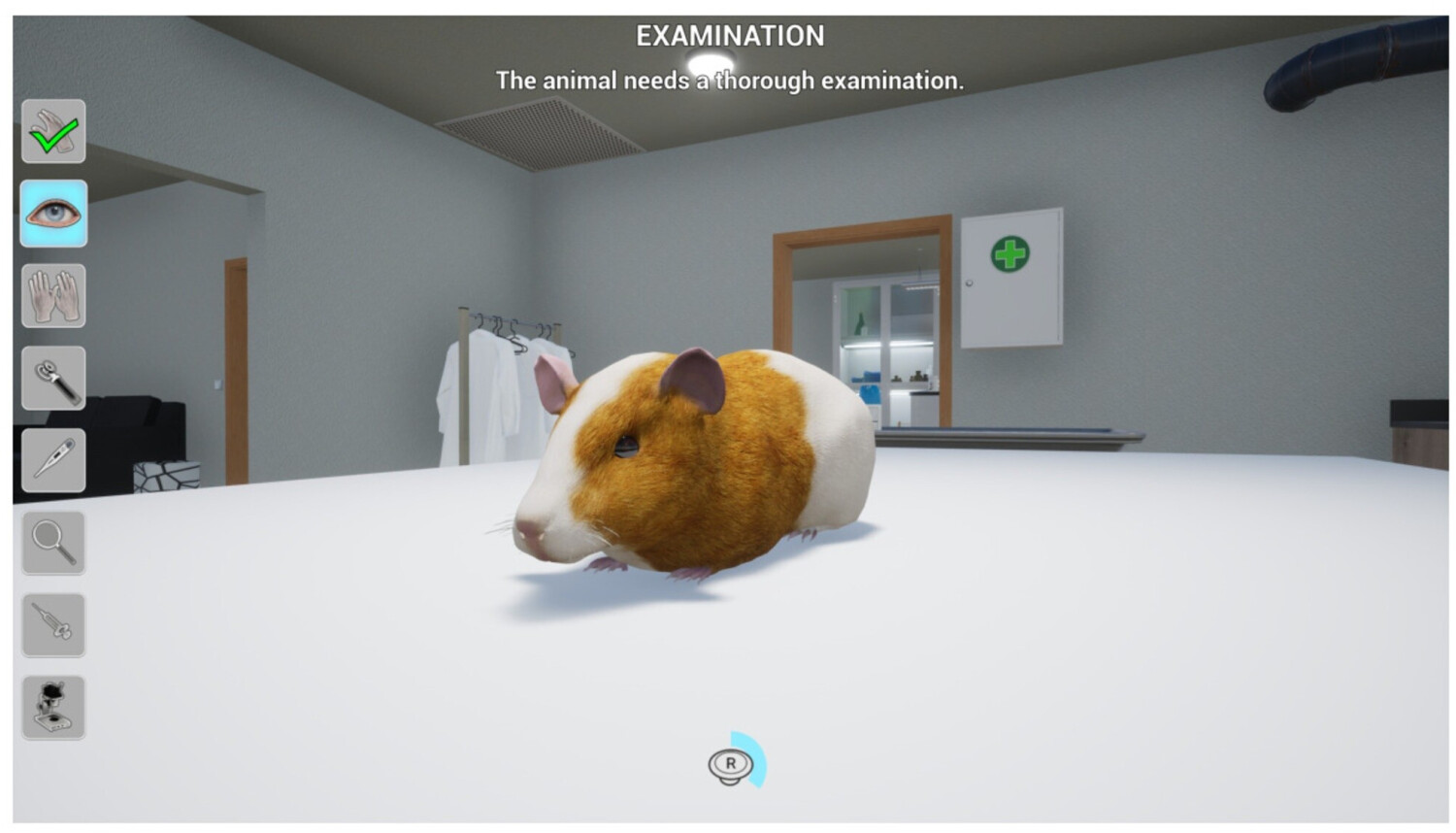Choose the two-hands palpation tool
Viewport: 1456px width, 833px height.
point(53,296)
